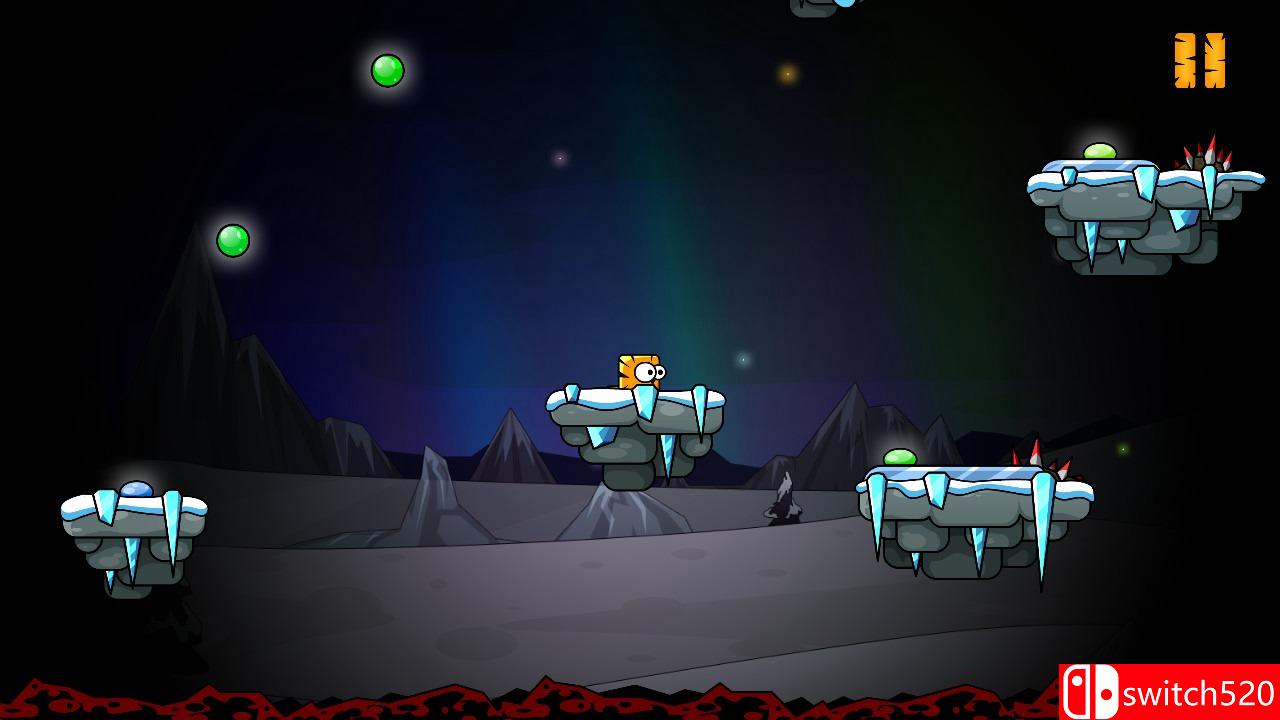Image resolution: width=1280 pixels, height=720 pixels.
Task: Pause the game with the orange pause button
Action: 1199,61
